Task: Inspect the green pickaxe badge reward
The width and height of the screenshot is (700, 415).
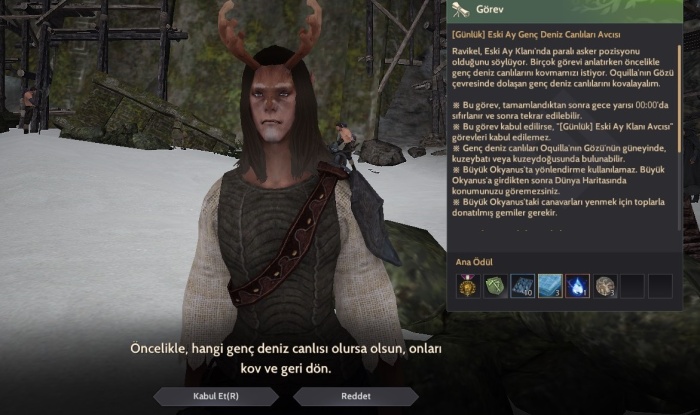Action: pos(495,286)
